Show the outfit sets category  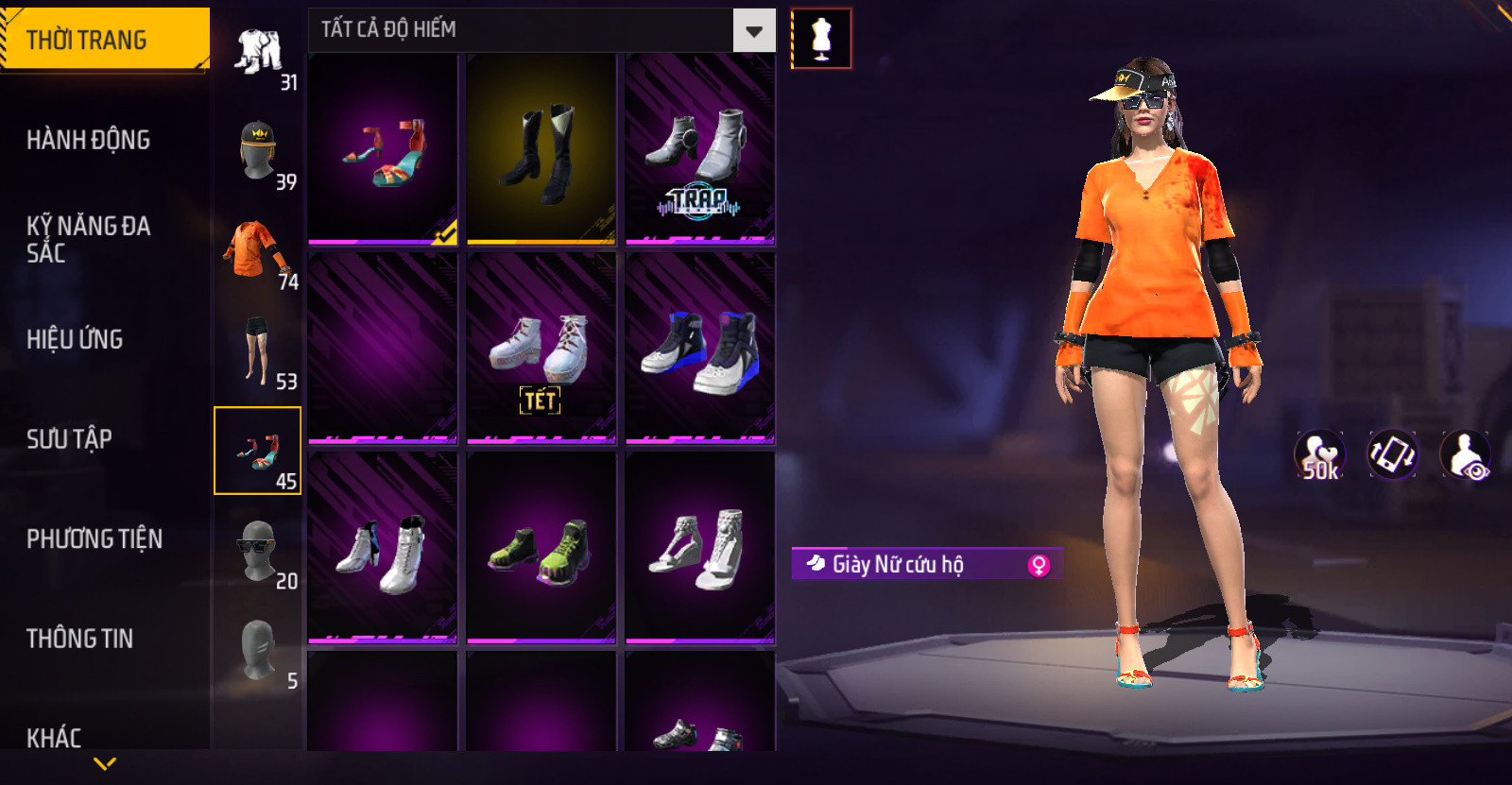pos(258,55)
